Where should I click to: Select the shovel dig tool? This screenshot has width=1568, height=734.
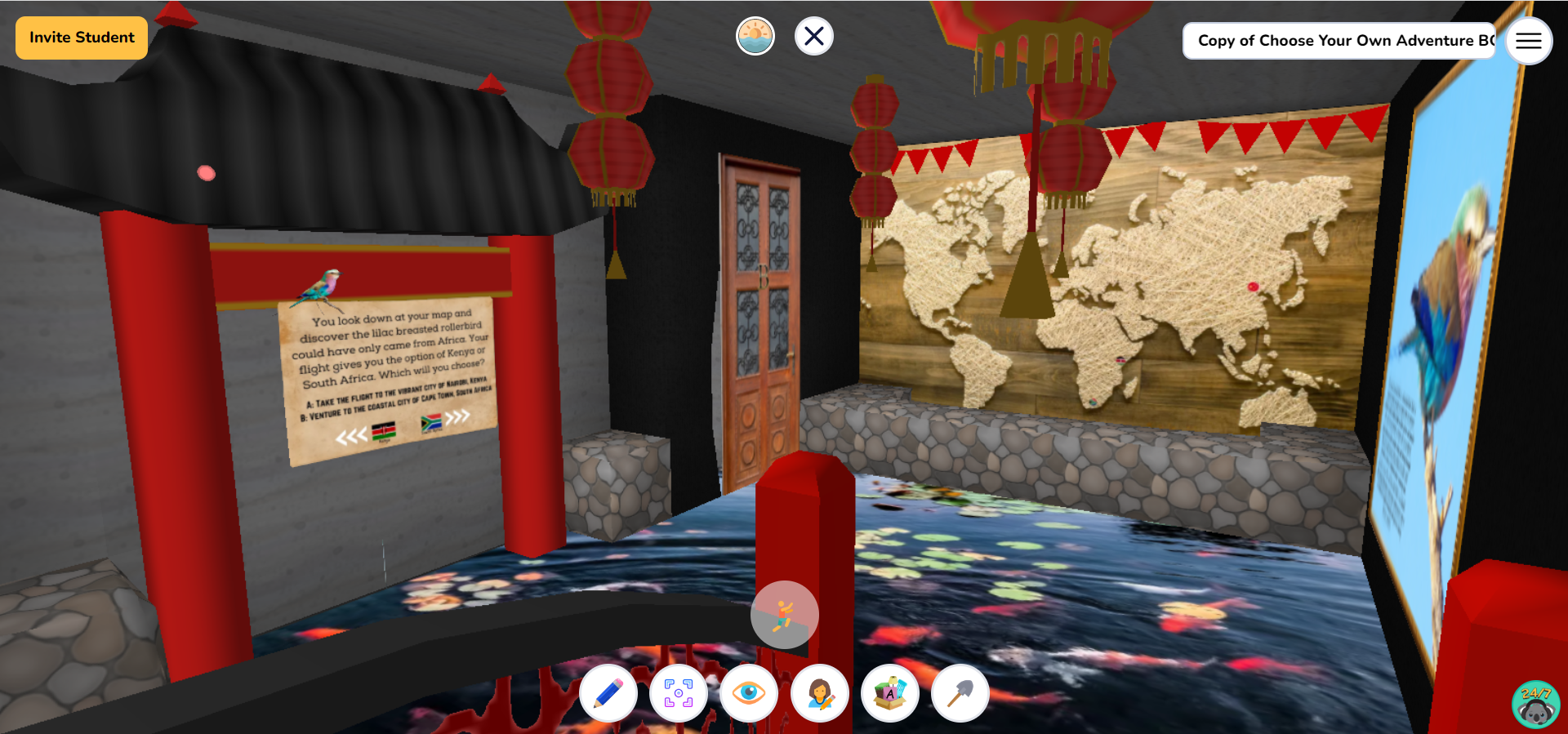(960, 693)
